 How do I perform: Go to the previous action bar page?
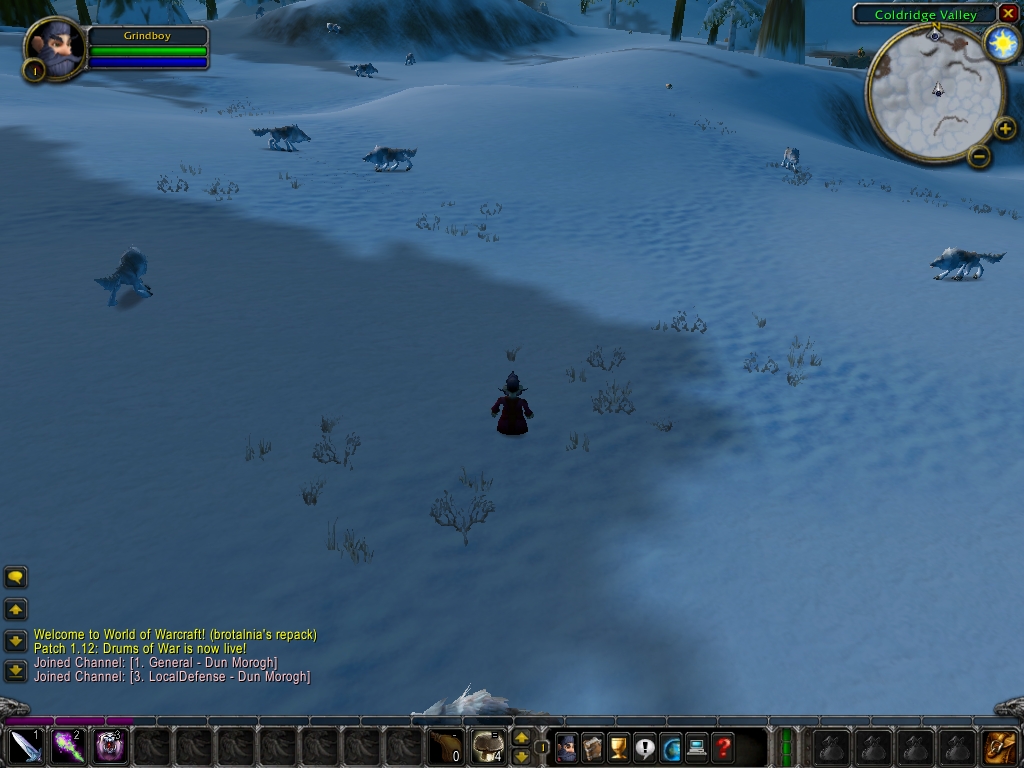click(521, 756)
